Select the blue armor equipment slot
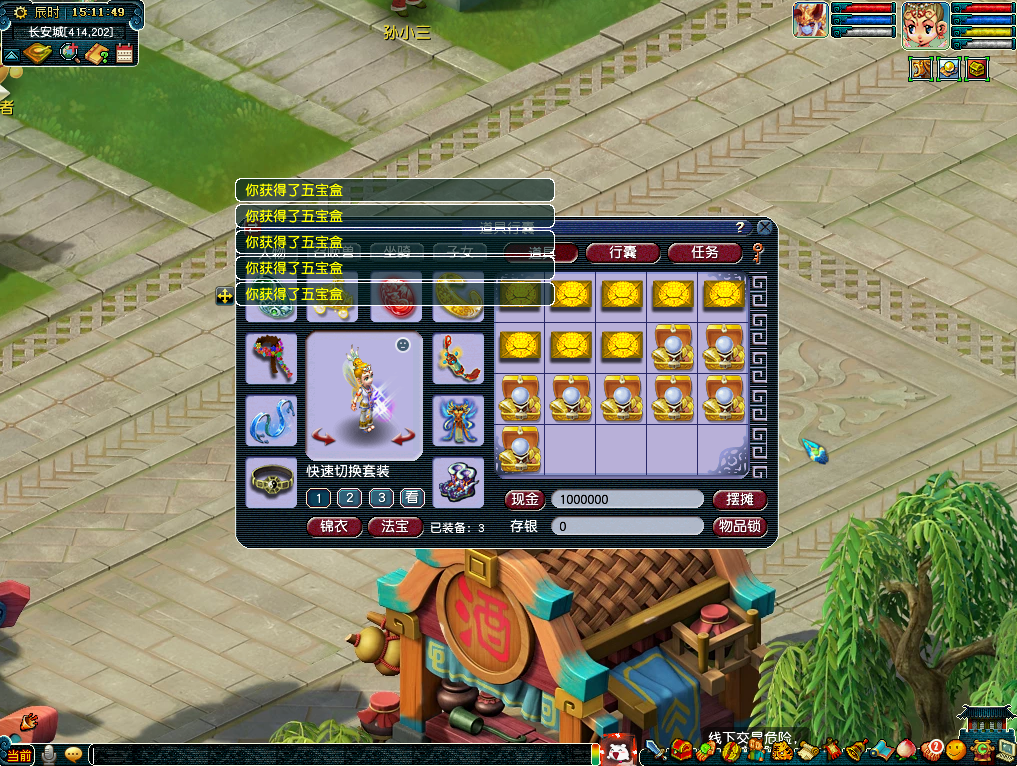The height and width of the screenshot is (766, 1017). click(458, 420)
